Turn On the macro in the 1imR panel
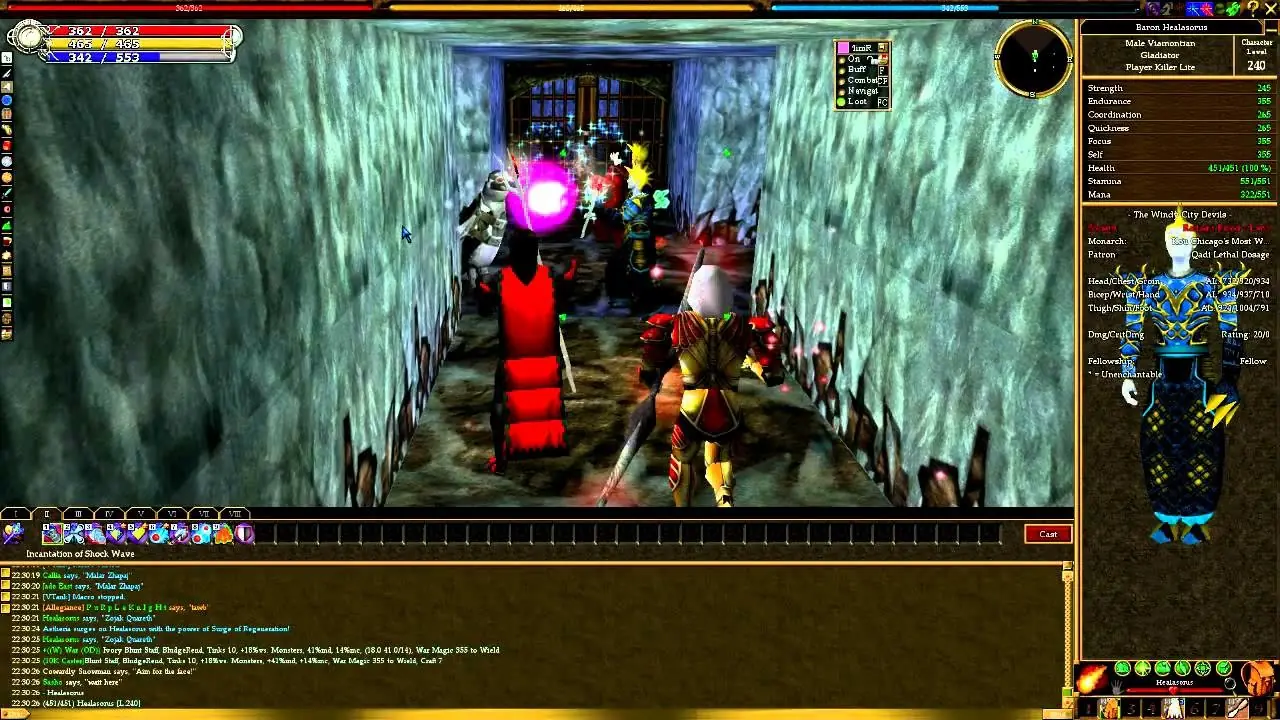This screenshot has height=720, width=1280. tap(841, 59)
